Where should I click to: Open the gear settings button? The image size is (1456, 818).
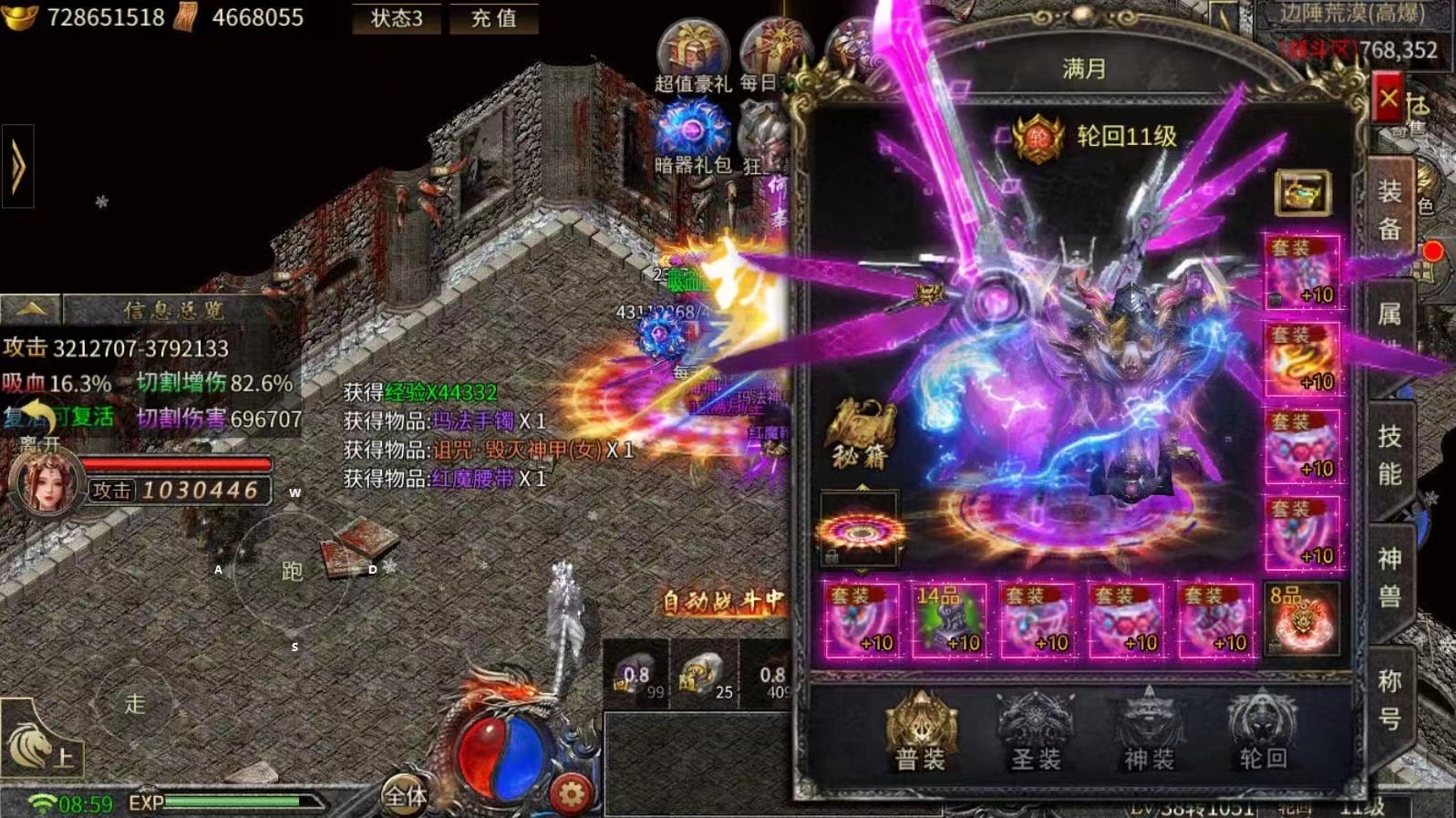572,794
